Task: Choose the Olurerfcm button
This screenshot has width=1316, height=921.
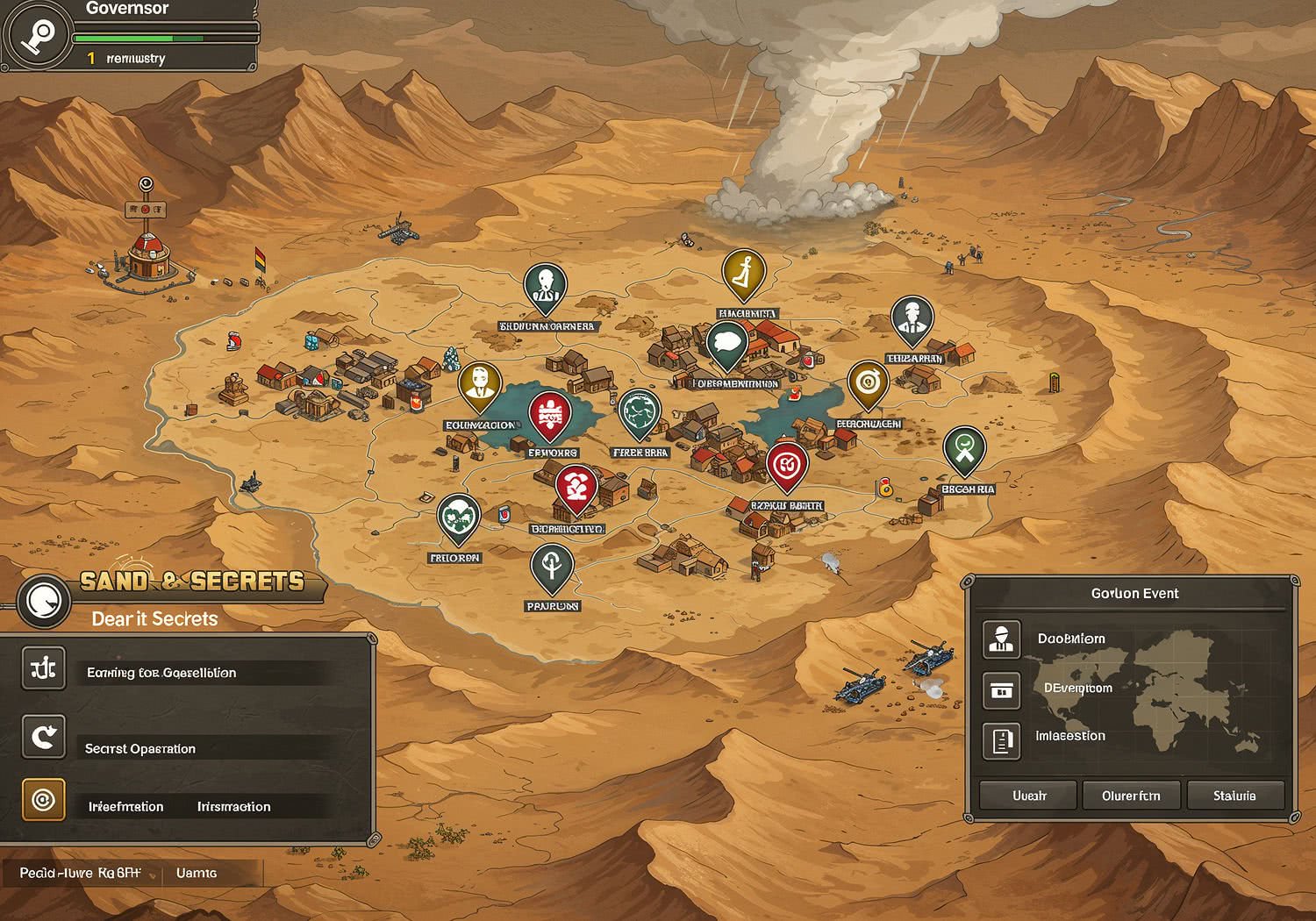Action: tap(1131, 796)
